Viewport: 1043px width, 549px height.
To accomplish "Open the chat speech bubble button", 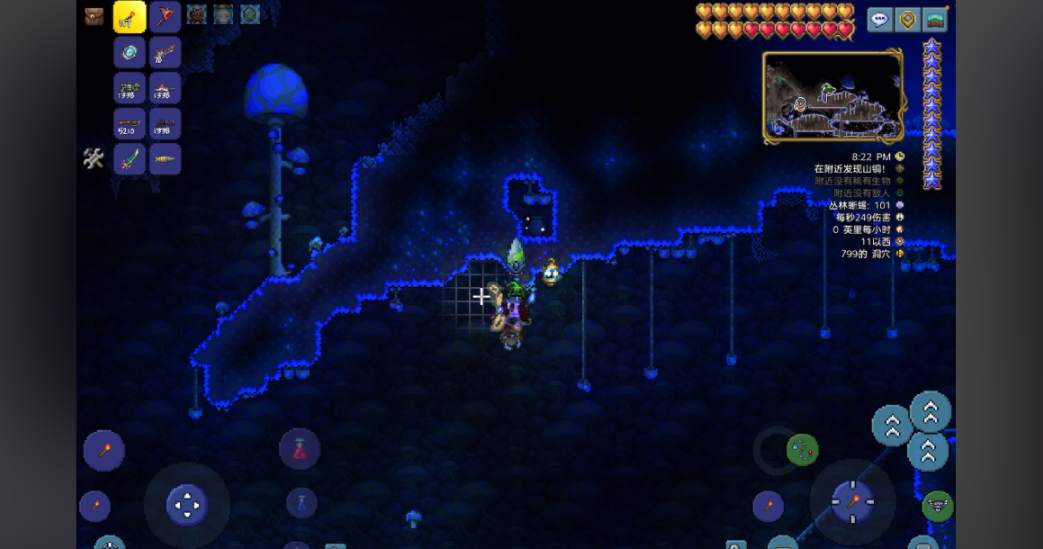I will pyautogui.click(x=880, y=19).
